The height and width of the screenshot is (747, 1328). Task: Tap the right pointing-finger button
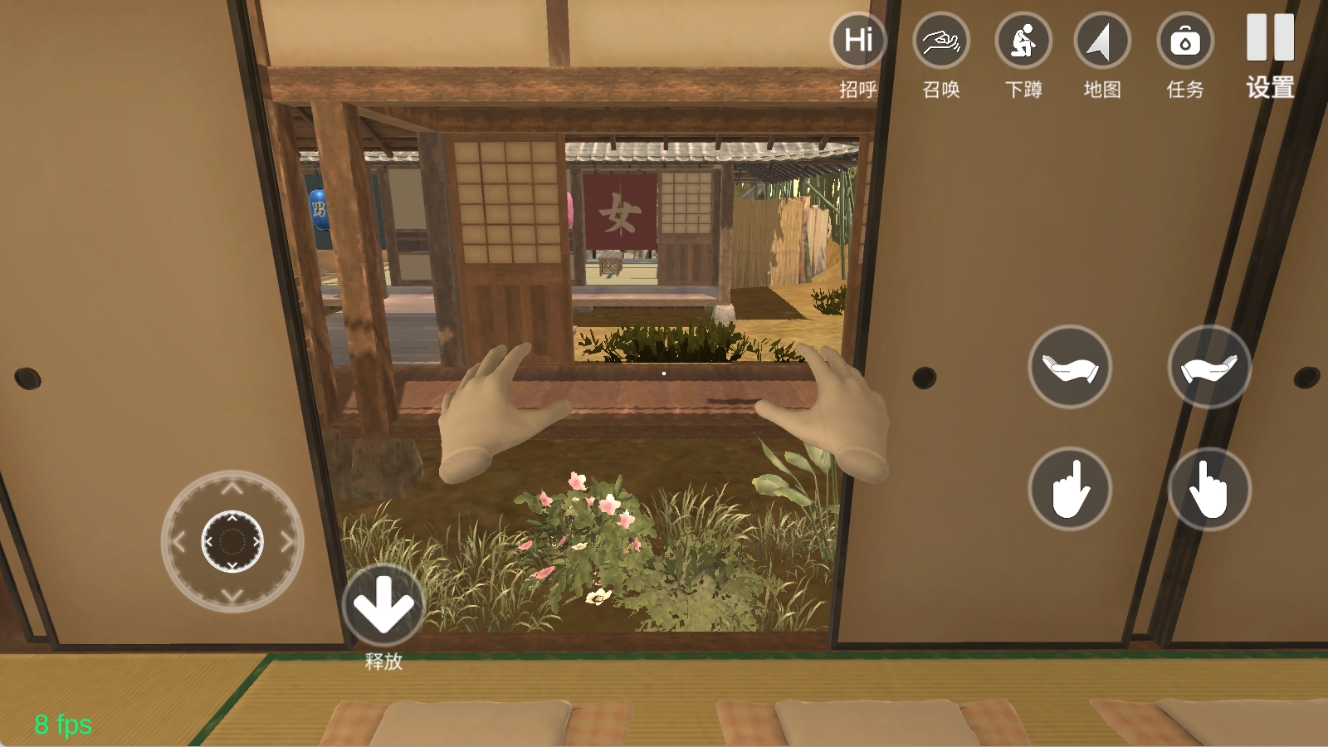(x=1209, y=489)
